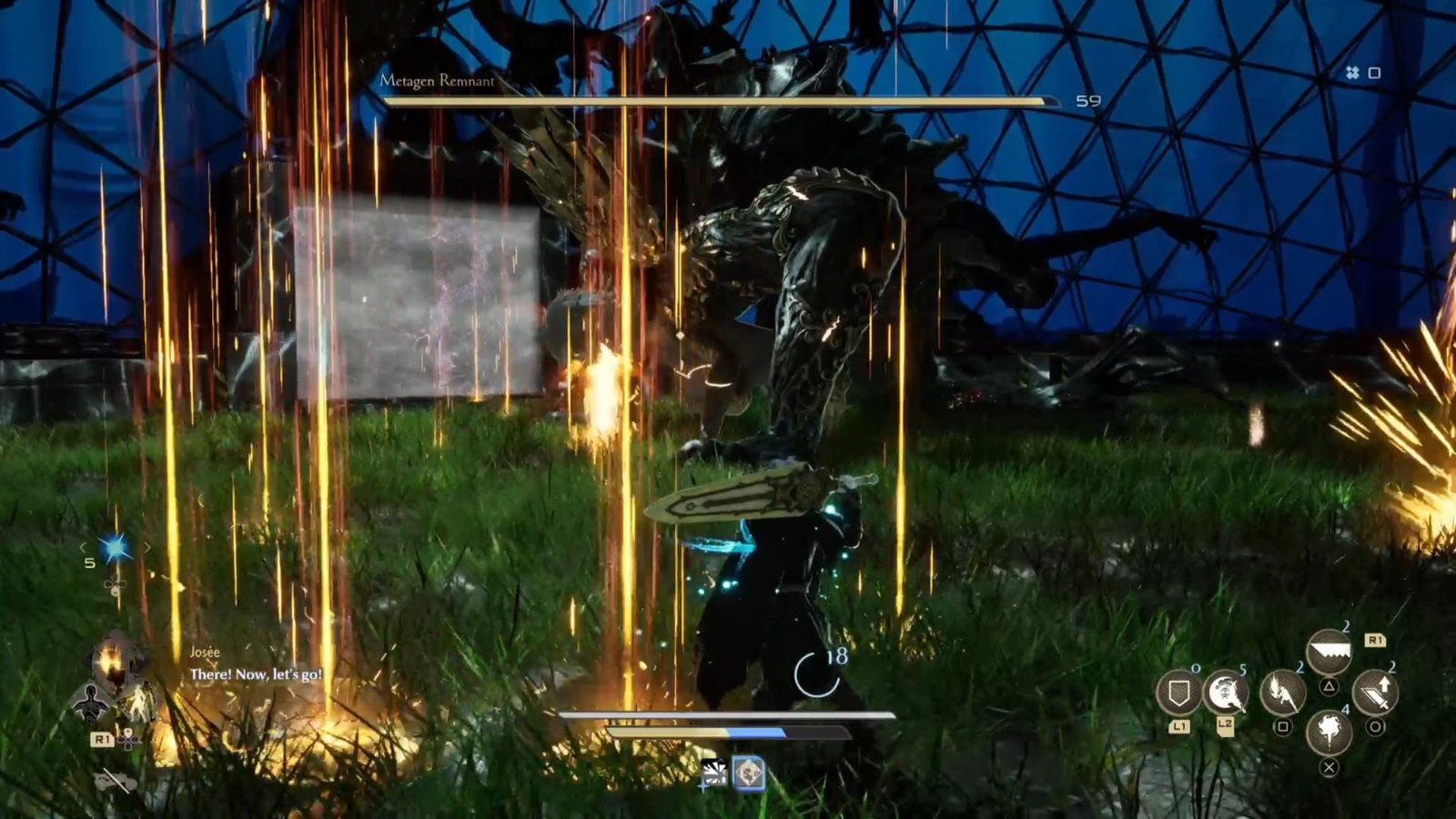The width and height of the screenshot is (1456, 819).
Task: Select the blue diamond Eikon emblem at bottom center
Action: pos(747,774)
